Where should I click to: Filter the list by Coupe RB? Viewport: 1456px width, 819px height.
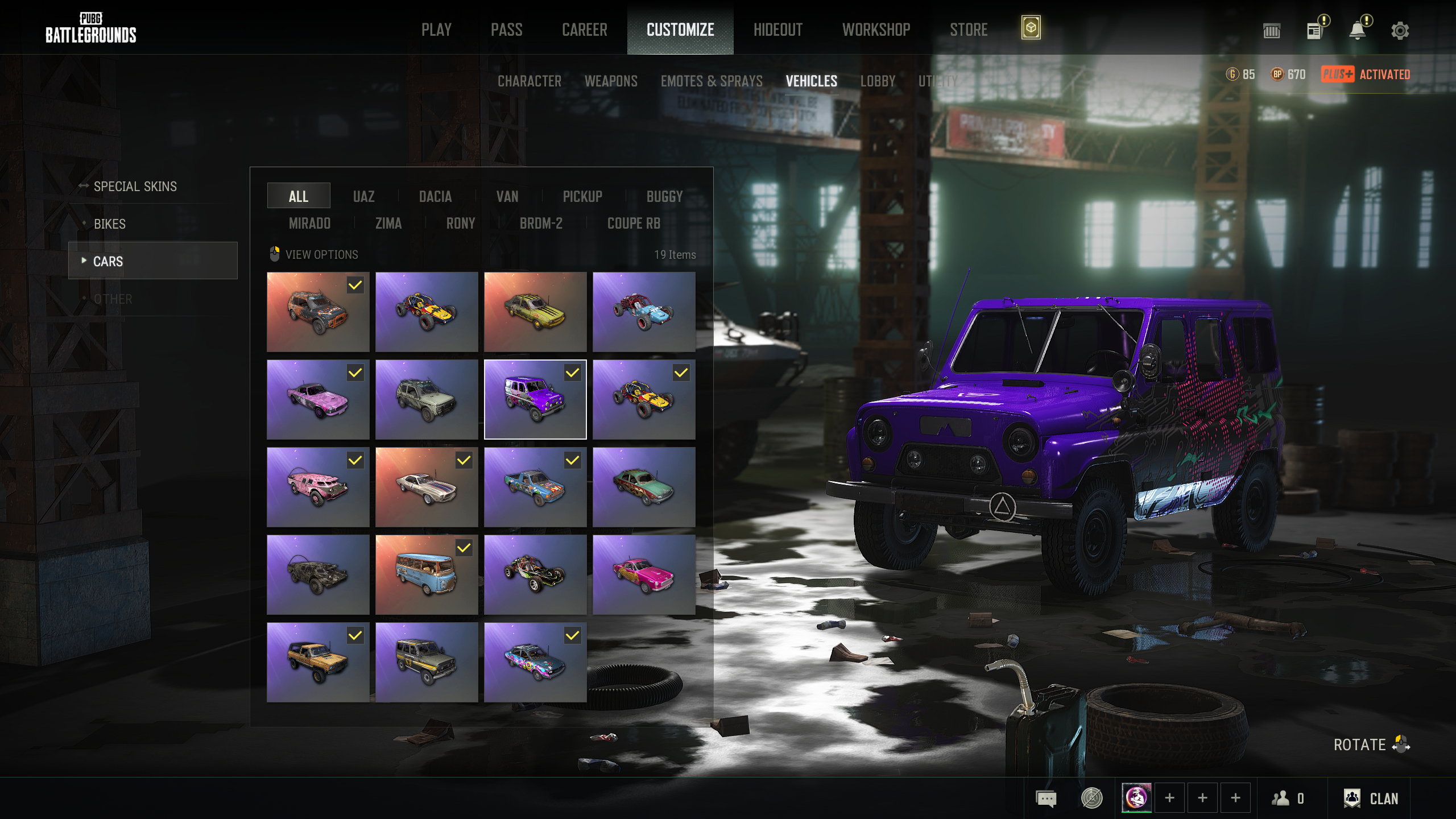coord(634,224)
